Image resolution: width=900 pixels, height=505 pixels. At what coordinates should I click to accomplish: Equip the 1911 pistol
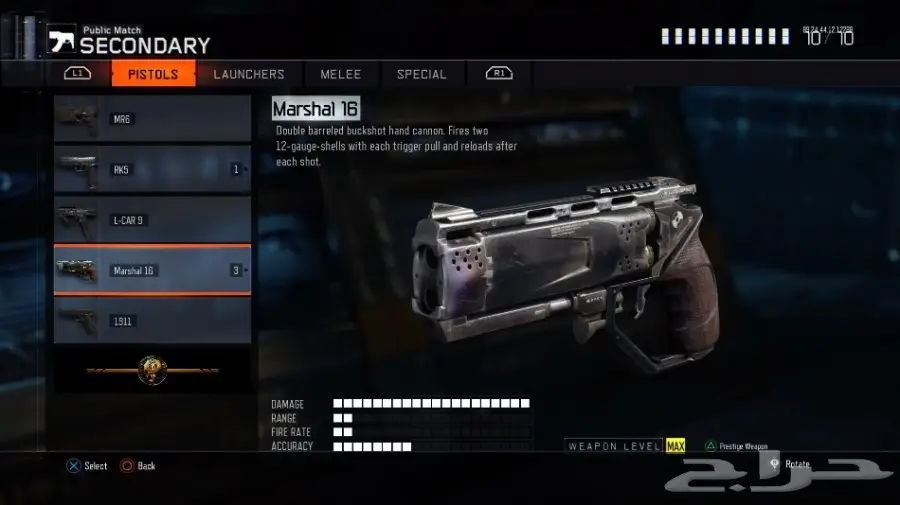pos(152,321)
